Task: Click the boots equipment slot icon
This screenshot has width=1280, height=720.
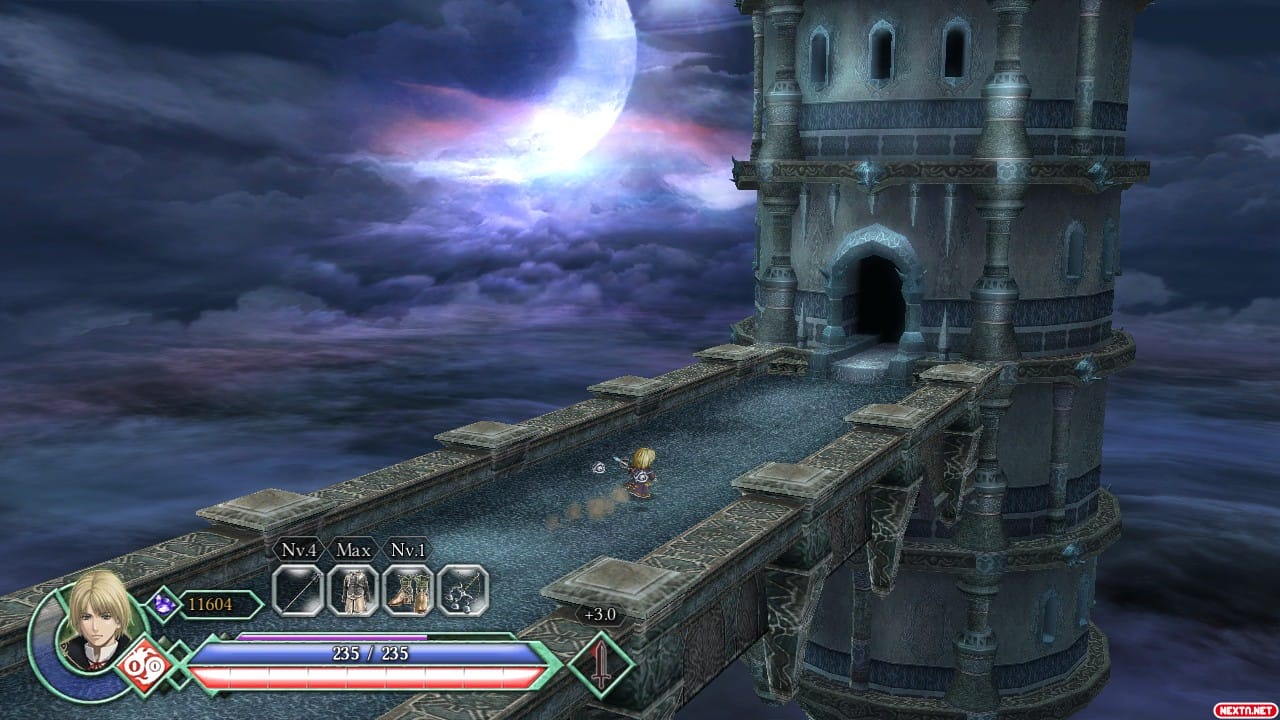Action: (x=407, y=591)
